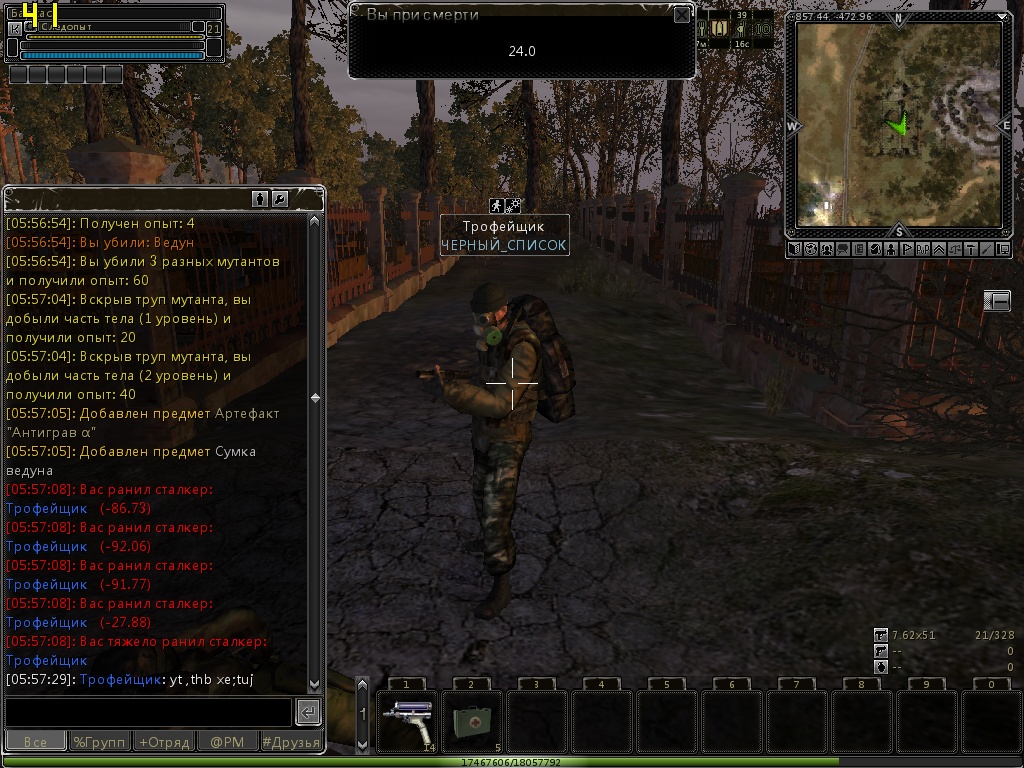Click the person icon in the chat header
1024x768 pixels.
tap(260, 199)
